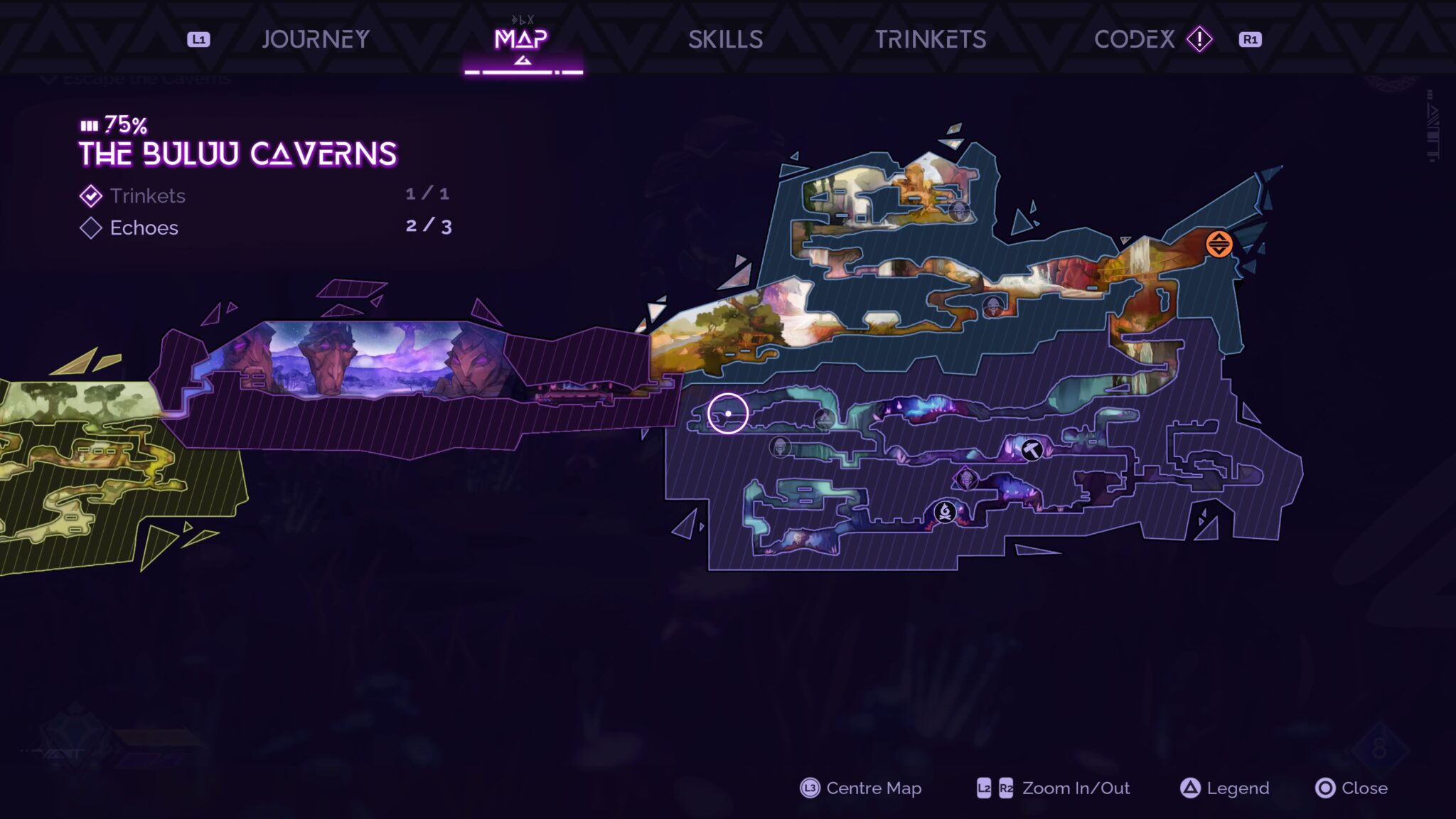Select the diamond-framed mask marker
The height and width of the screenshot is (819, 1456).
point(965,478)
